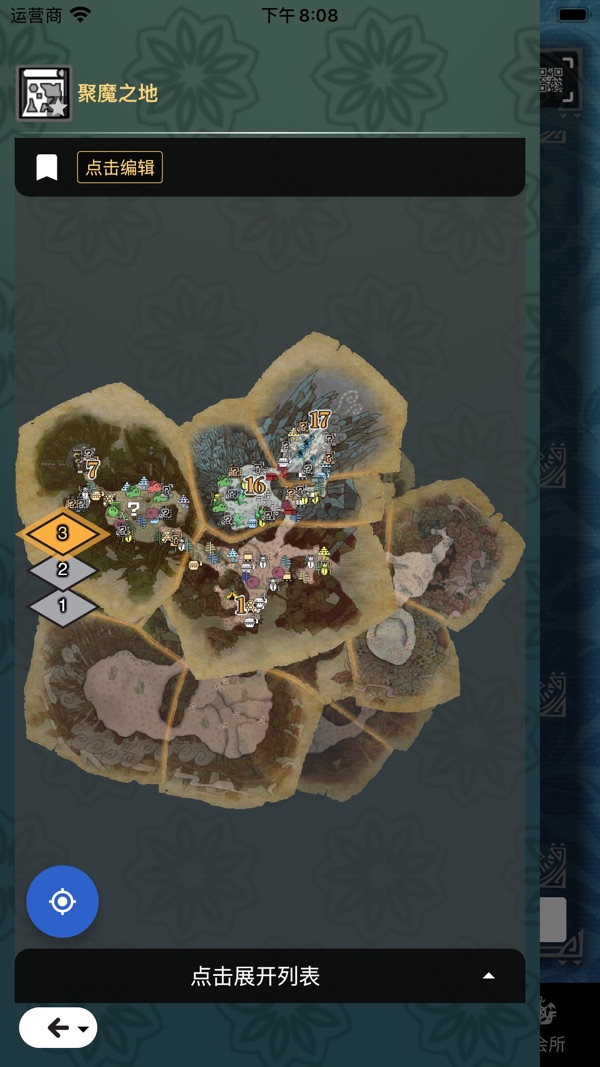
Task: Select area 1 map marker
Action: click(240, 604)
